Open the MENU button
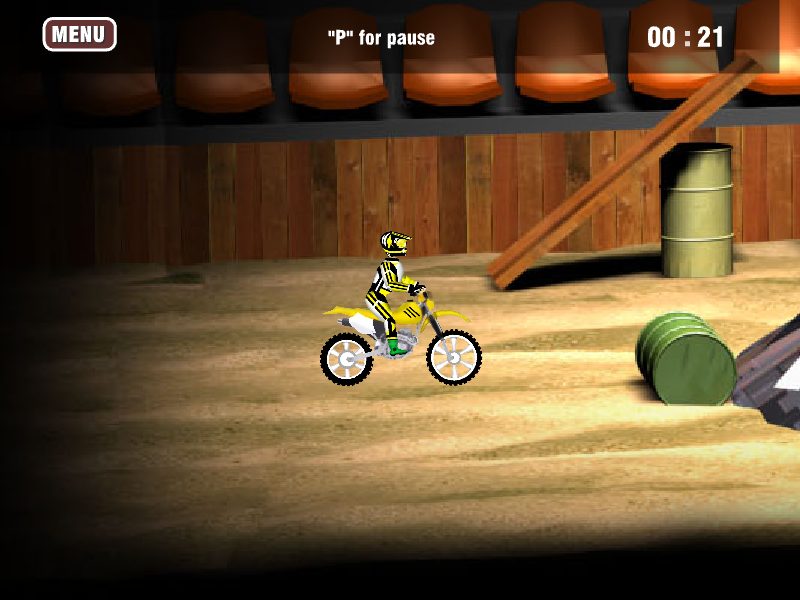Viewport: 800px width, 600px height. click(x=79, y=34)
